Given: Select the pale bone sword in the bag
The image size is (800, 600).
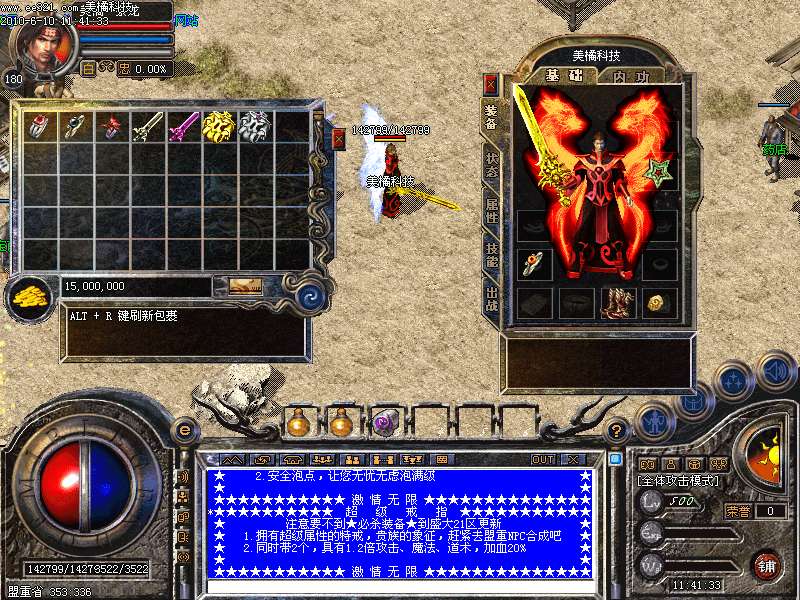Looking at the screenshot, I should [x=146, y=126].
